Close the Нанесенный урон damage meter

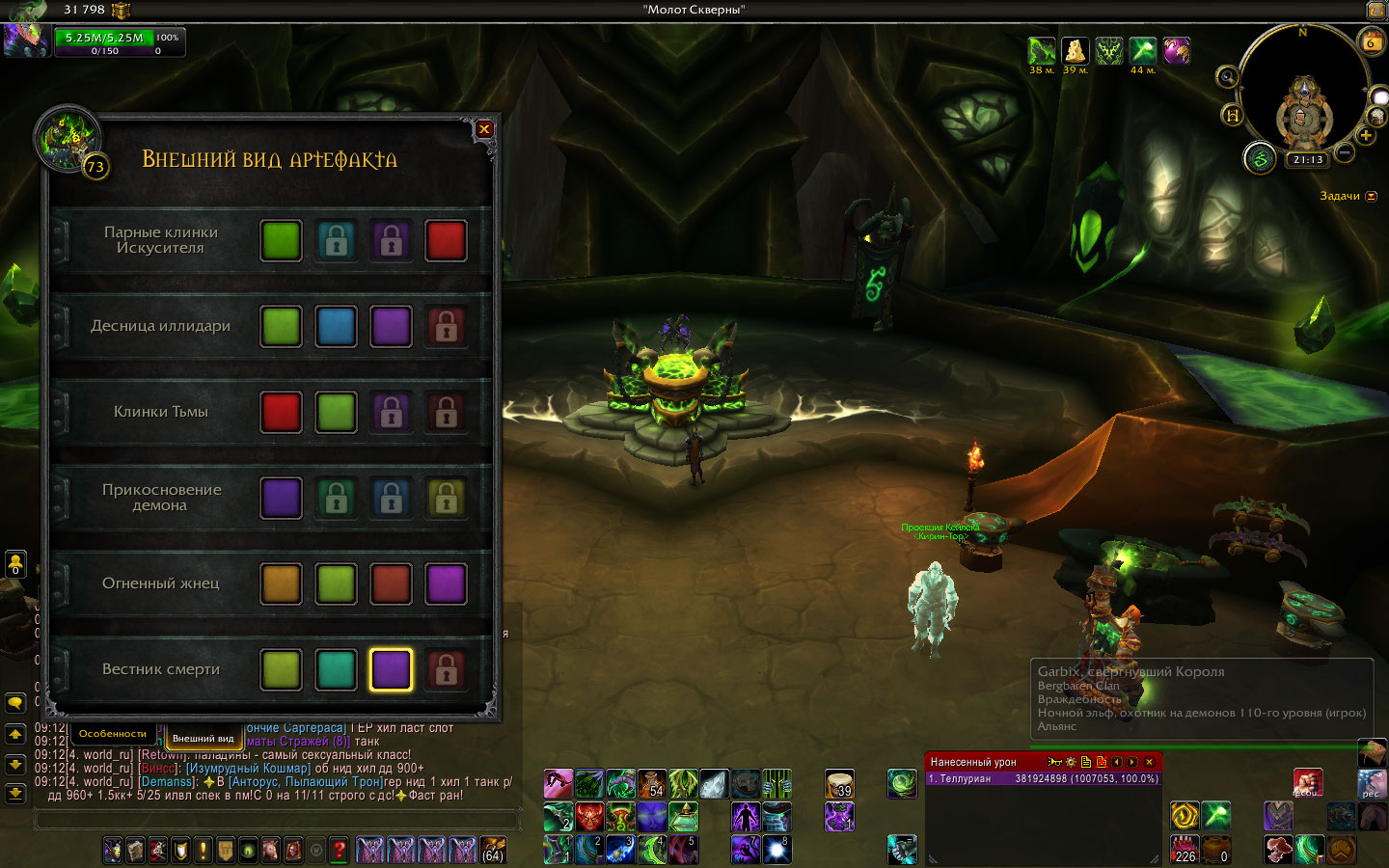click(x=1149, y=762)
